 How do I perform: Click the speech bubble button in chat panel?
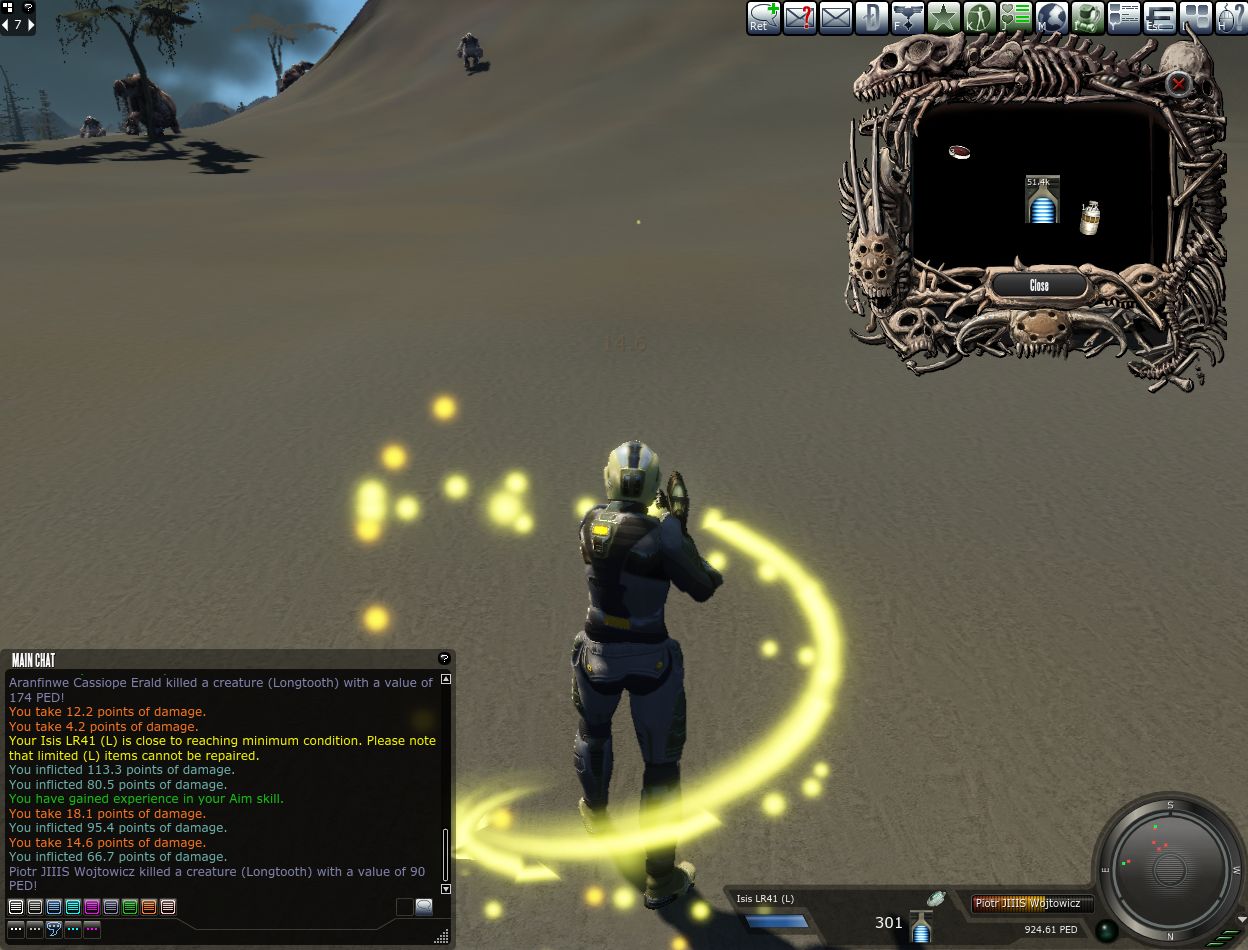click(x=424, y=907)
